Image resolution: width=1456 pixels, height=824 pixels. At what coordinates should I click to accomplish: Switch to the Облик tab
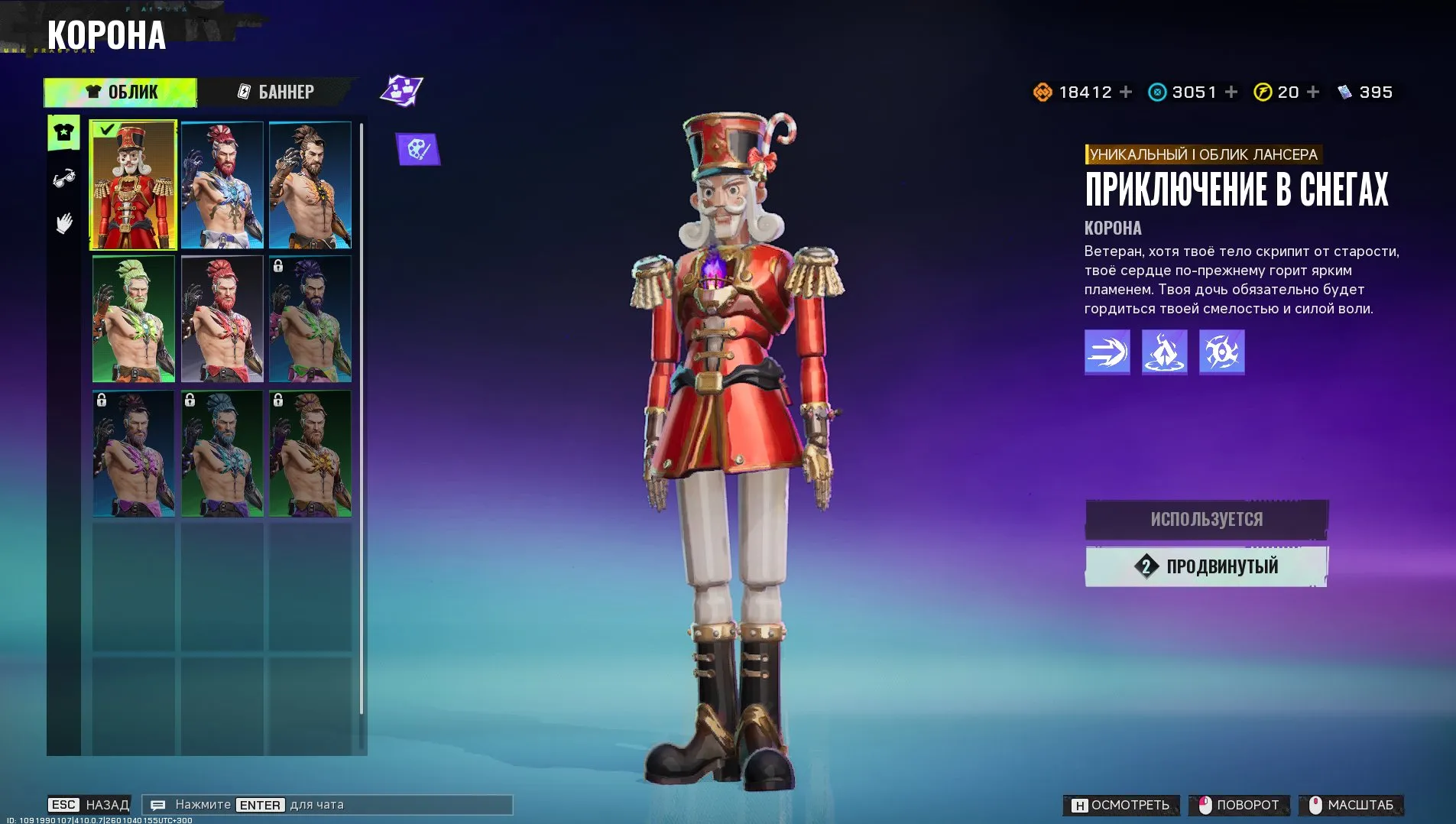[x=121, y=92]
